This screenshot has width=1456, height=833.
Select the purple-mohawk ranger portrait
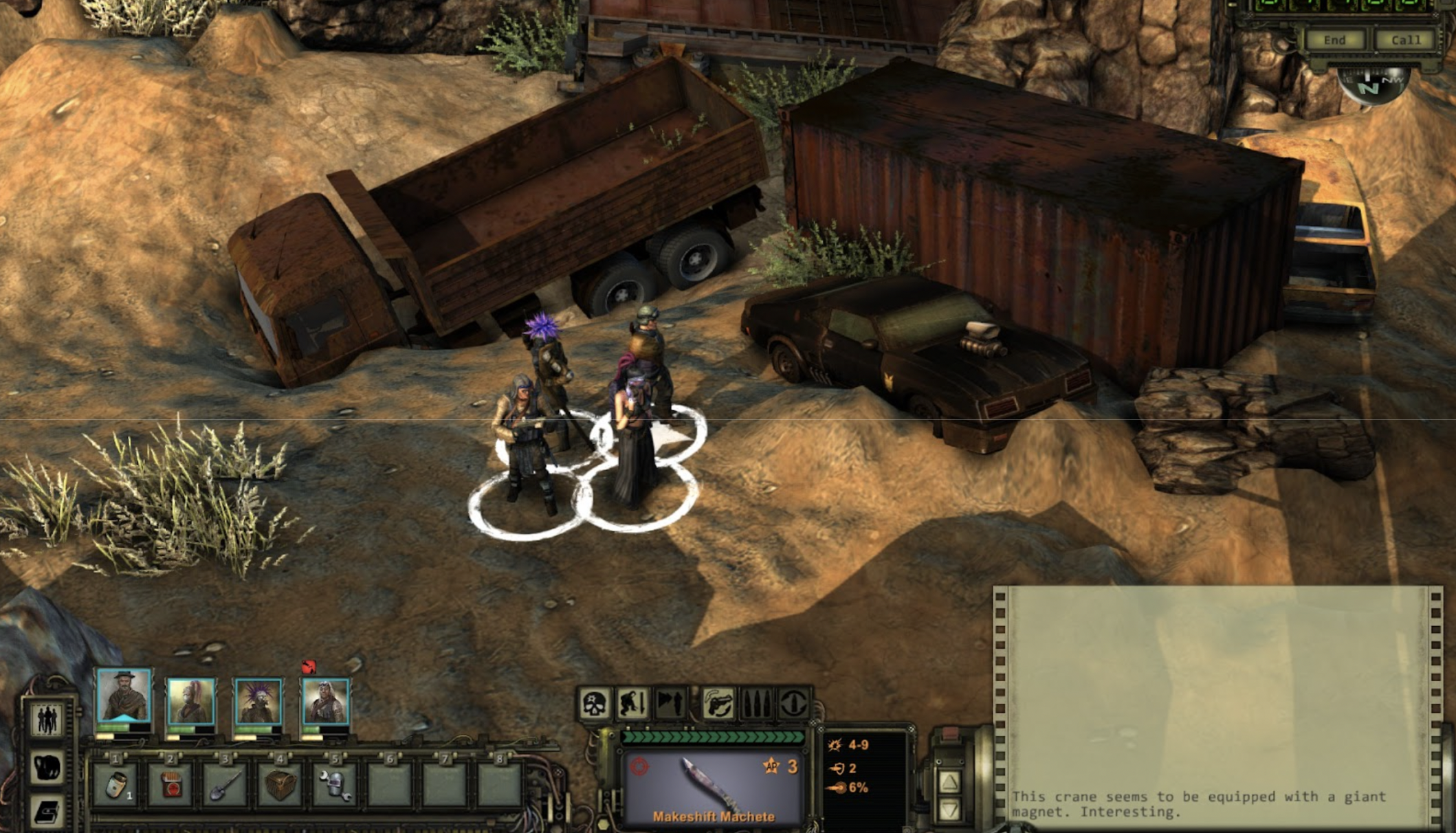[x=258, y=701]
